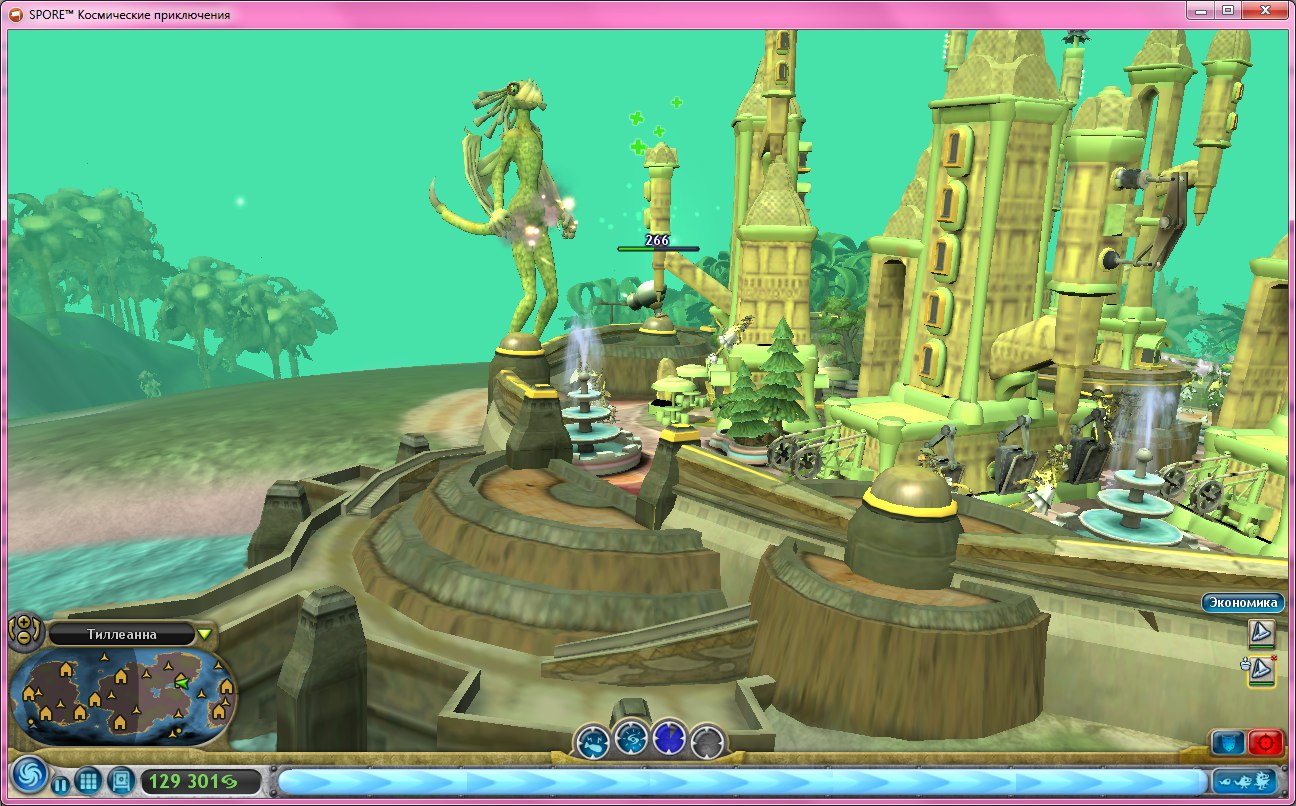Open the grid-icon panel button
The width and height of the screenshot is (1296, 806).
pos(88,781)
